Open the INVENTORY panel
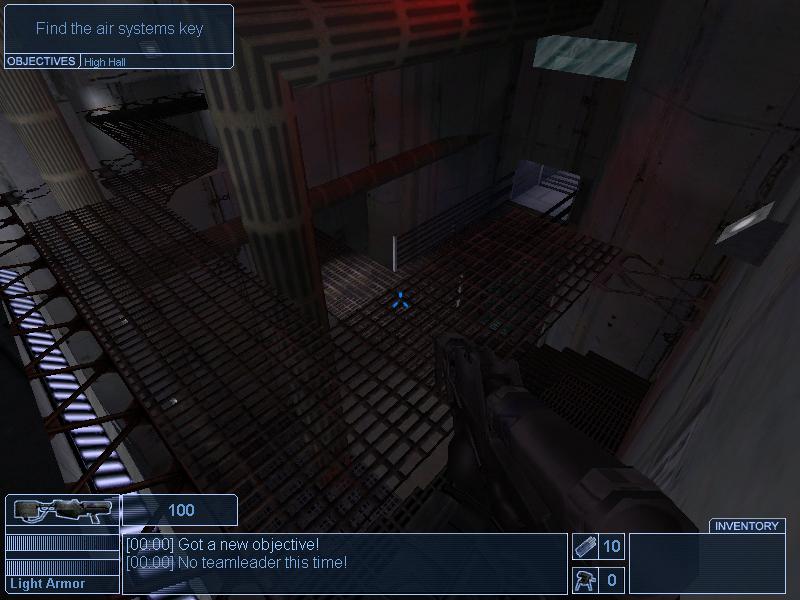The width and height of the screenshot is (800, 600). pos(746,526)
